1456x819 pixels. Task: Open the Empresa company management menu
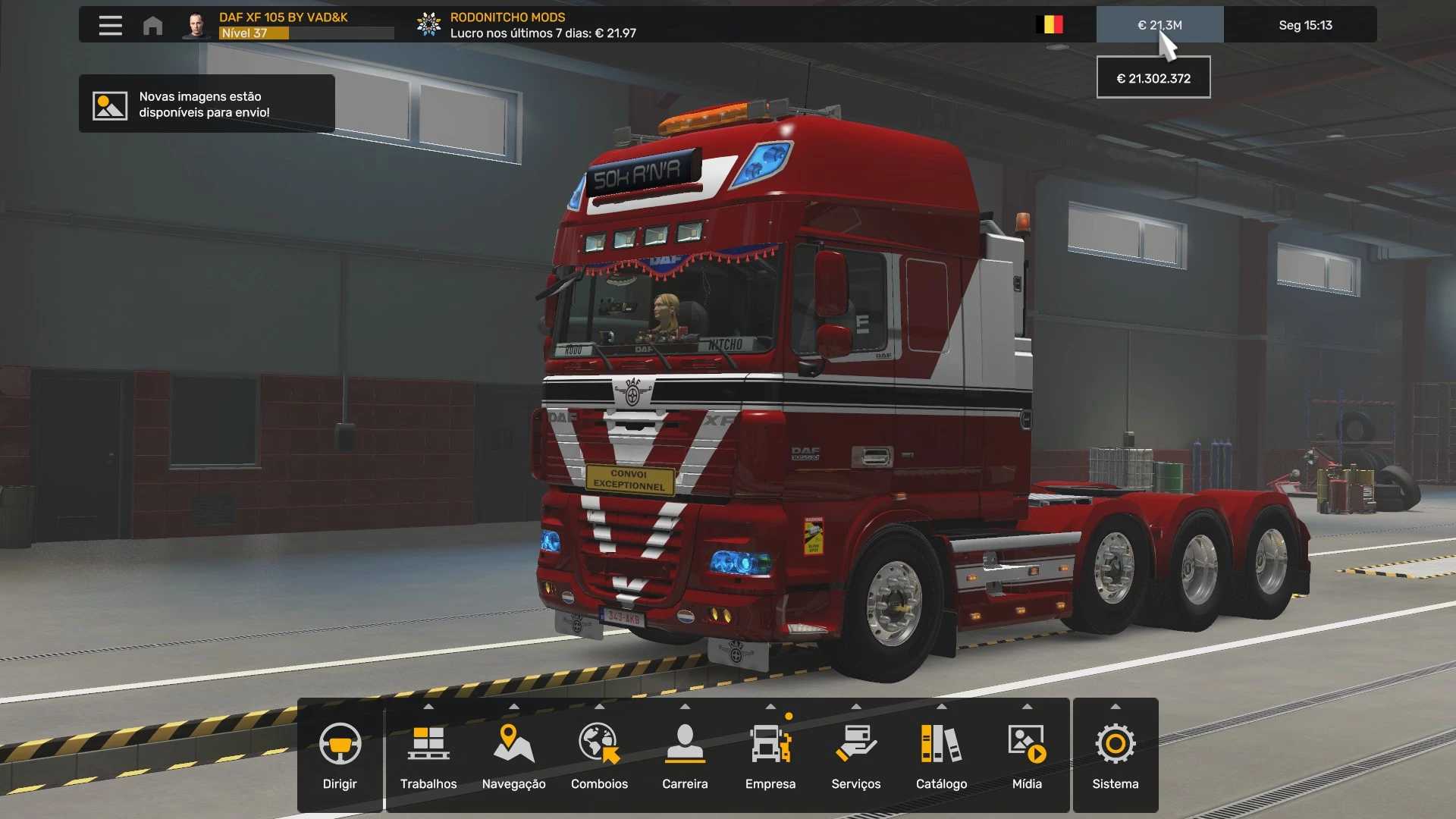coord(770,755)
